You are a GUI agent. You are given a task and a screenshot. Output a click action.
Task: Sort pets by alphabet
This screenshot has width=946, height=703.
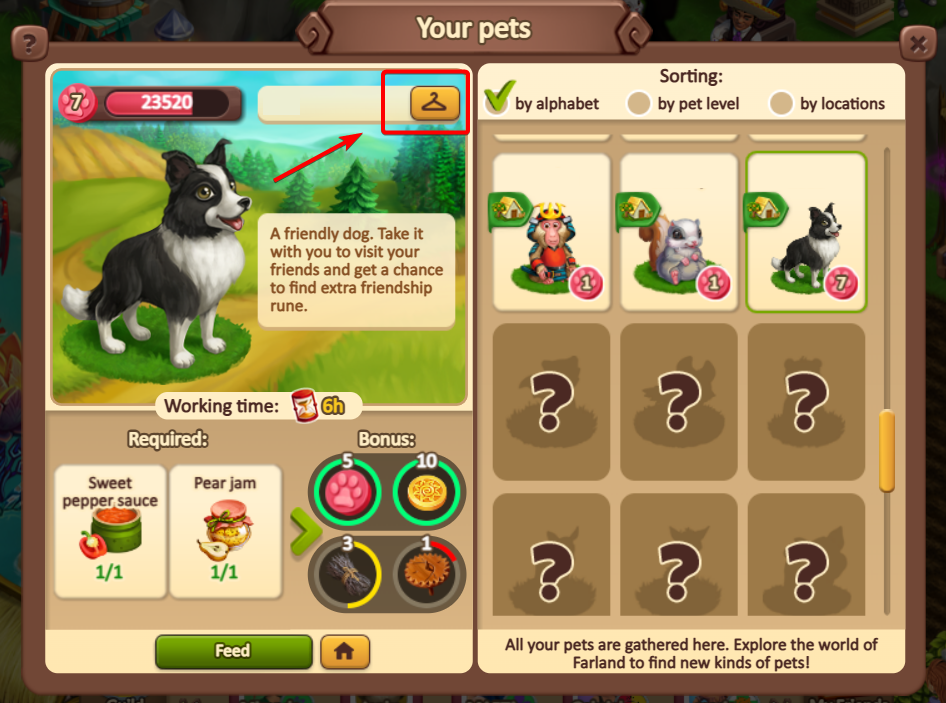[498, 101]
